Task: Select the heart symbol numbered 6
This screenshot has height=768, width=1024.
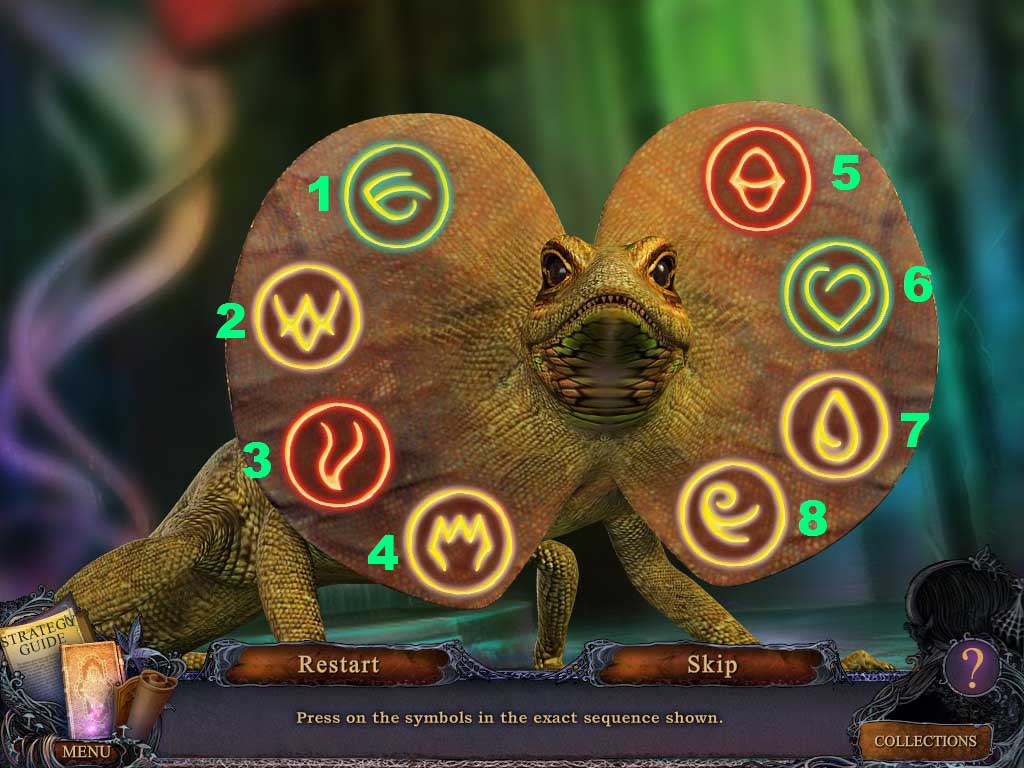Action: pyautogui.click(x=836, y=295)
